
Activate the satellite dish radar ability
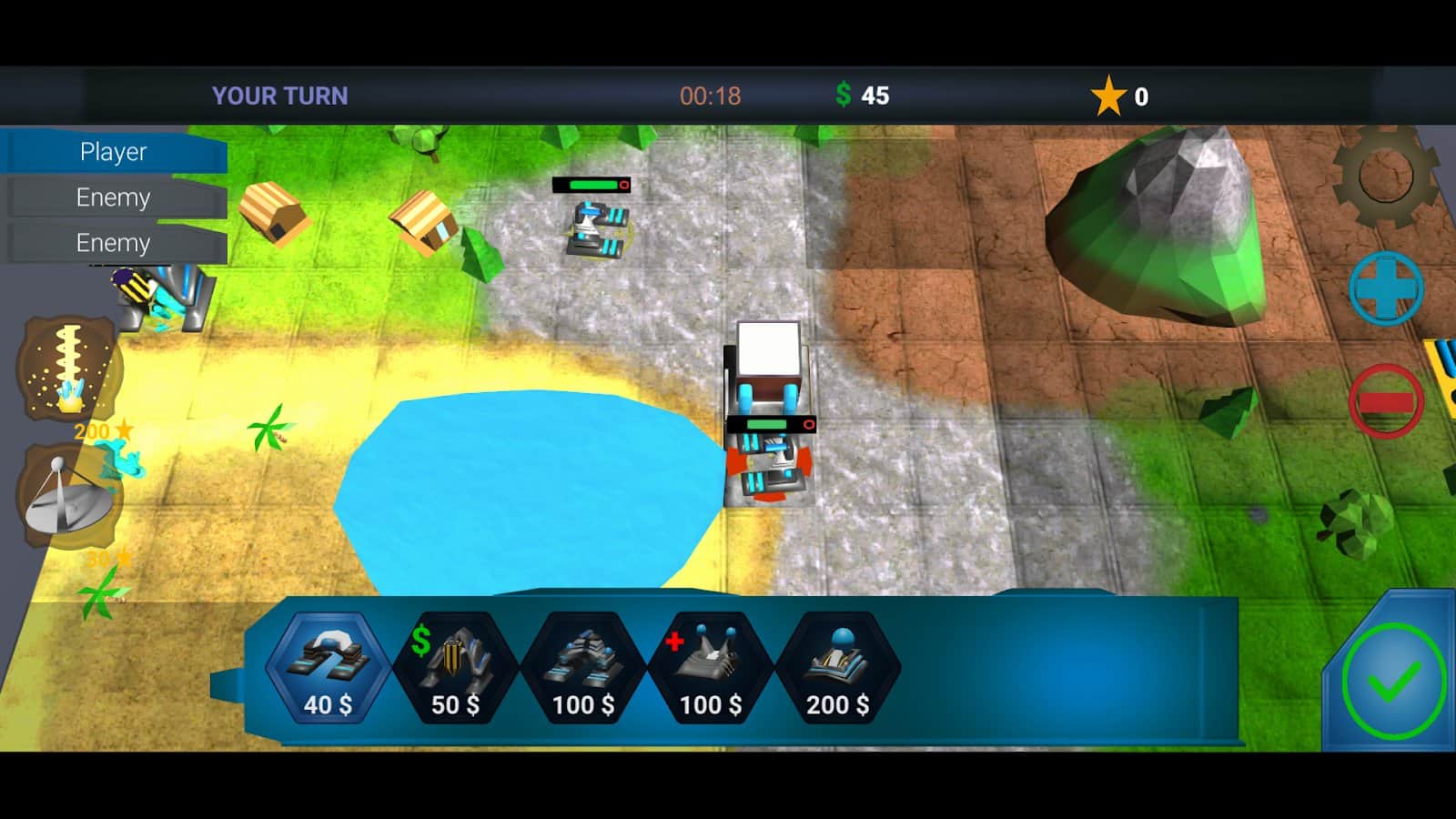(x=69, y=498)
